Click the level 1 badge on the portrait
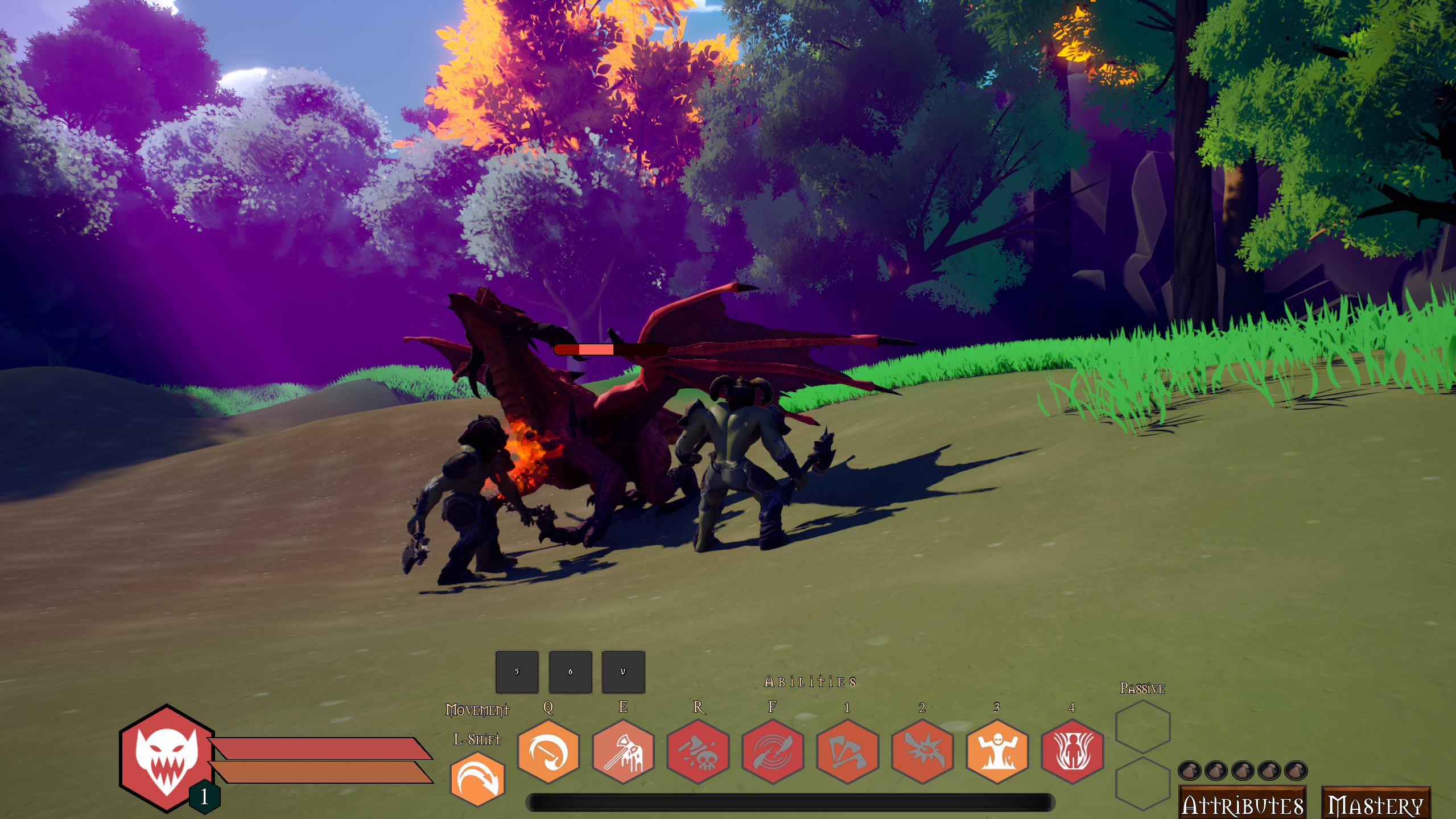The width and height of the screenshot is (1456, 819). coord(205,798)
